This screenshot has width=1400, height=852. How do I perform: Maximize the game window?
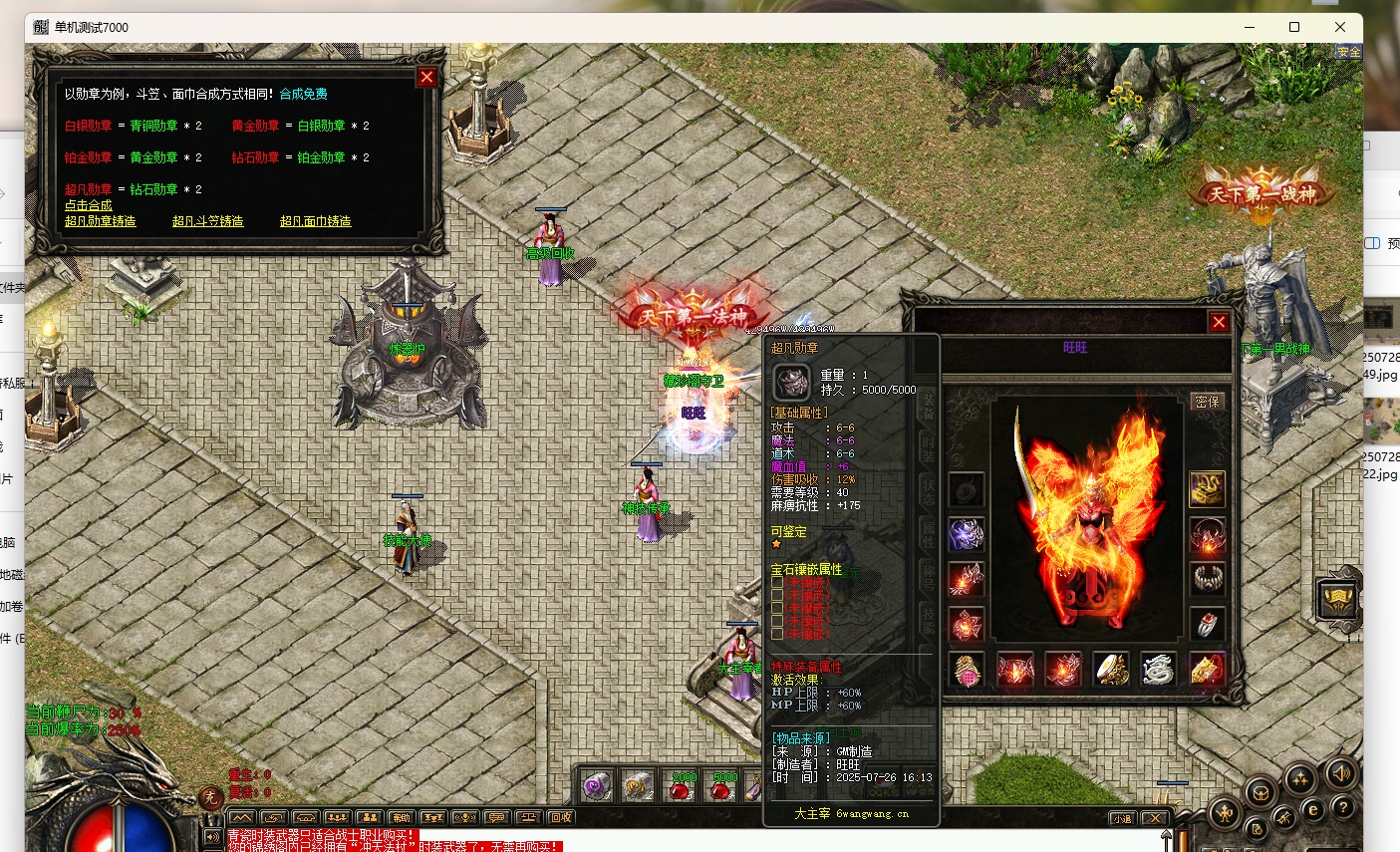[x=1294, y=27]
